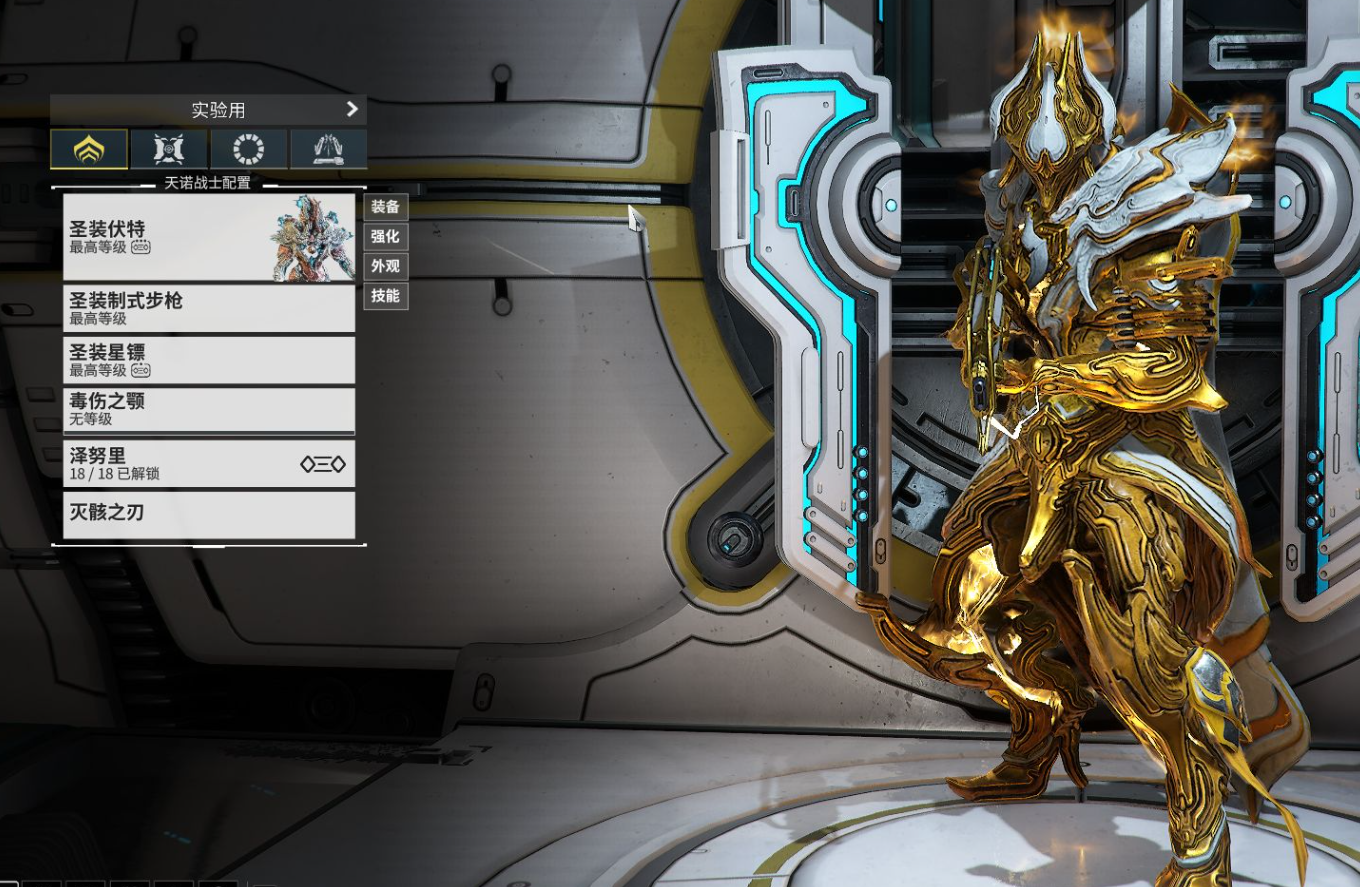
Task: Open the 灭骸之刃 parazon slot
Action: [208, 514]
